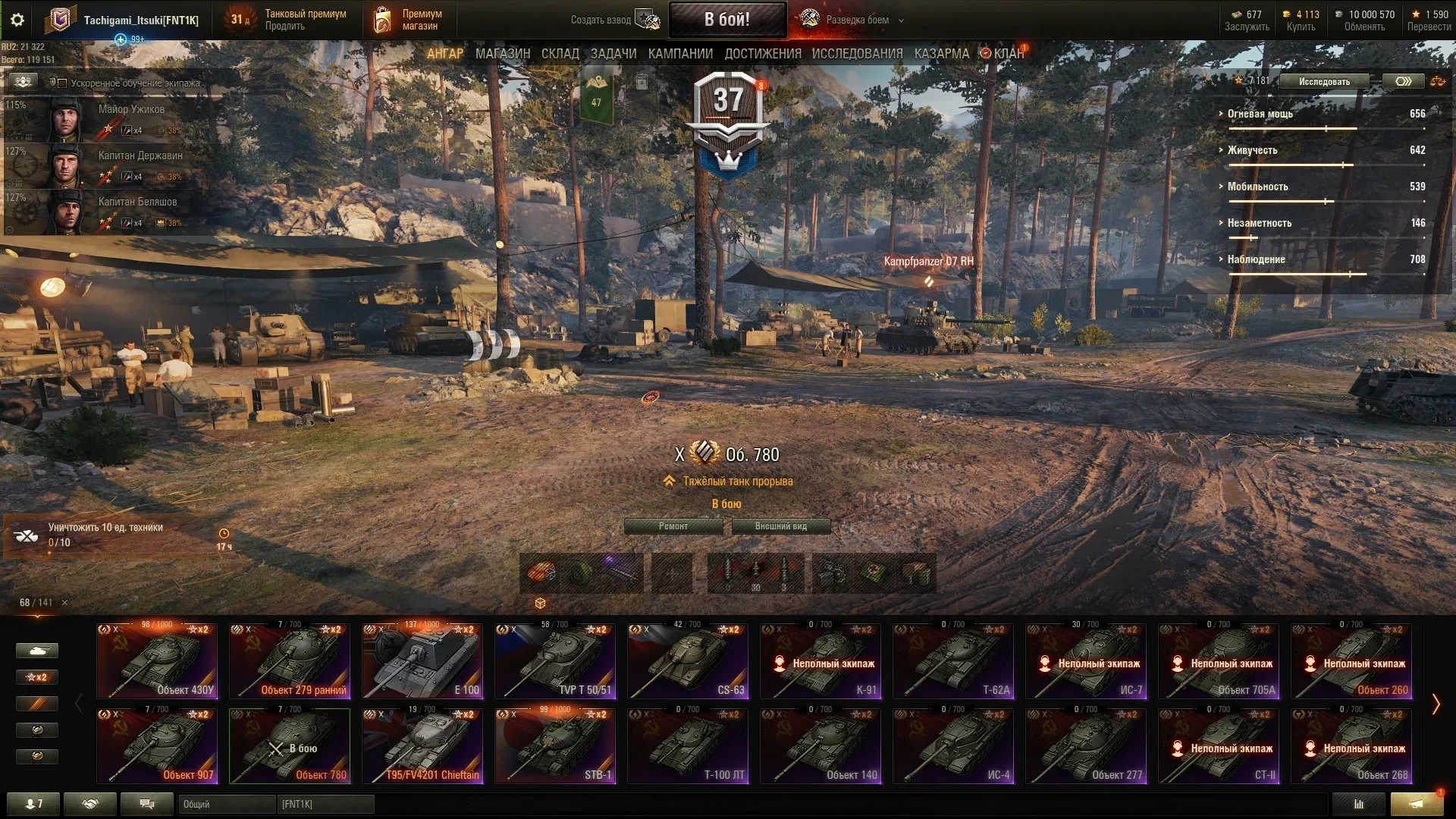The width and height of the screenshot is (1456, 819).
Task: Open the settings gear menu
Action: click(17, 20)
